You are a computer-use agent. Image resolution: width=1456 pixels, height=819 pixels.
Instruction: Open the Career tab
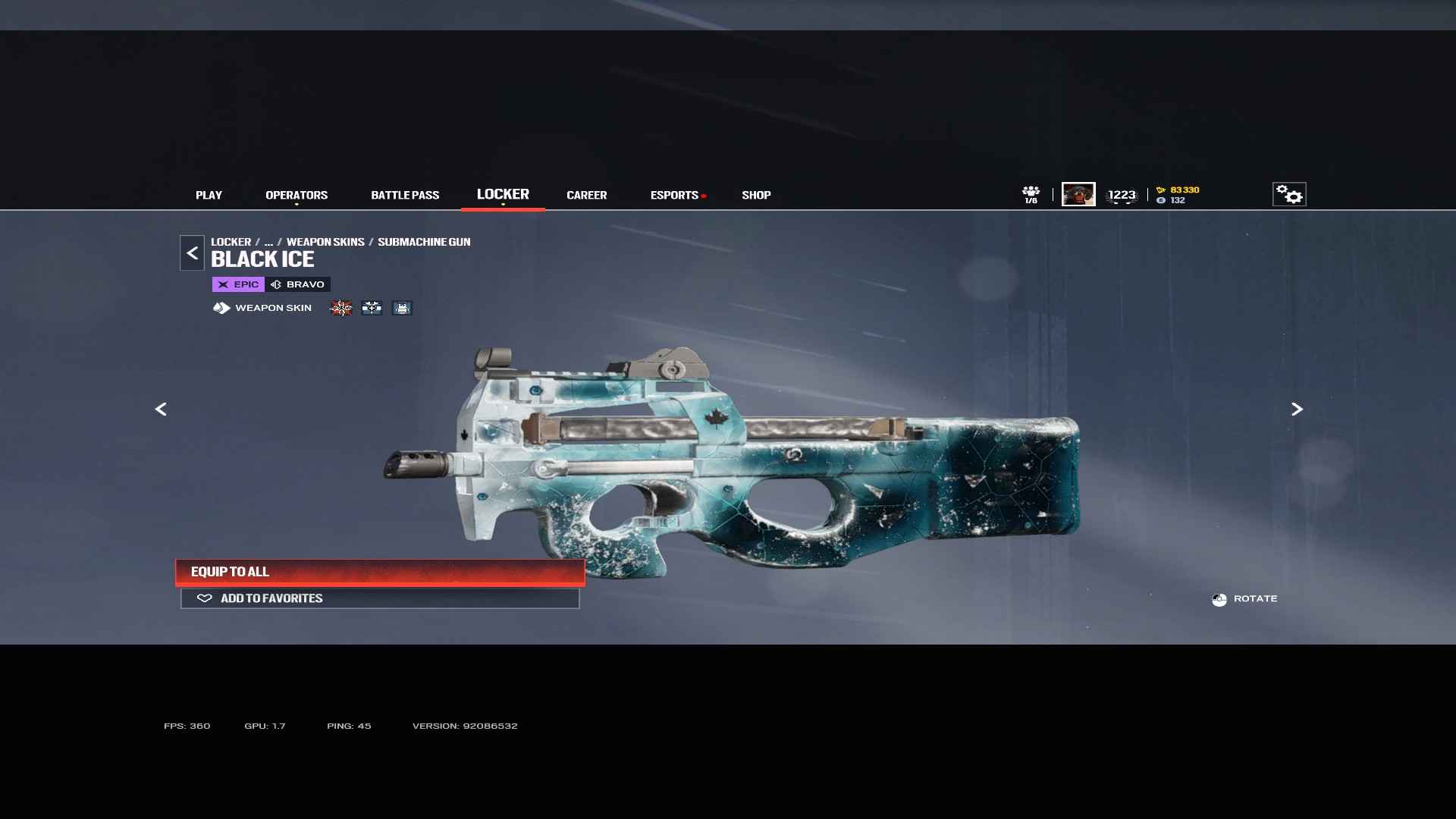(586, 195)
